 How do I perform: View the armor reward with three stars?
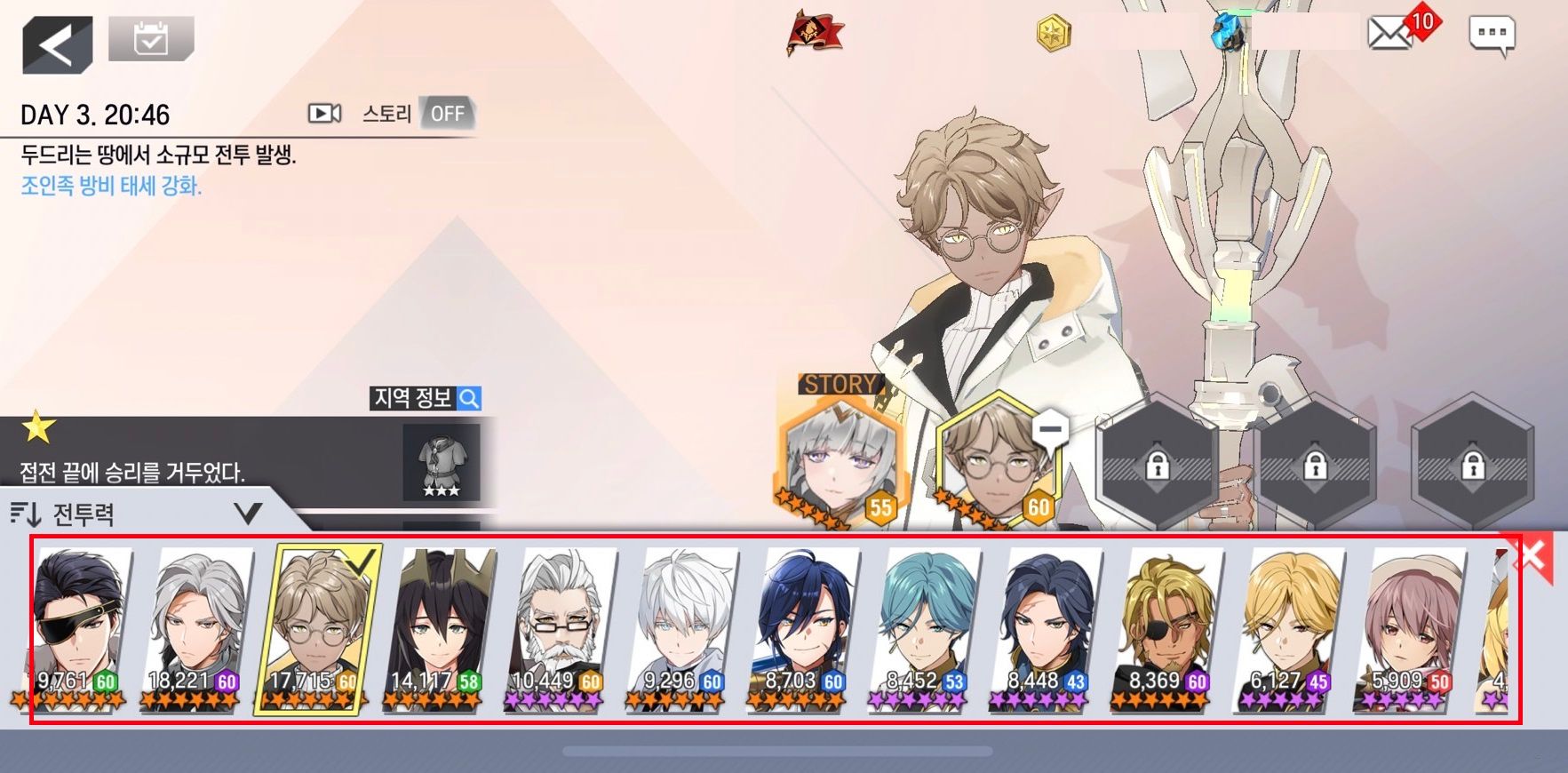pyautogui.click(x=442, y=461)
